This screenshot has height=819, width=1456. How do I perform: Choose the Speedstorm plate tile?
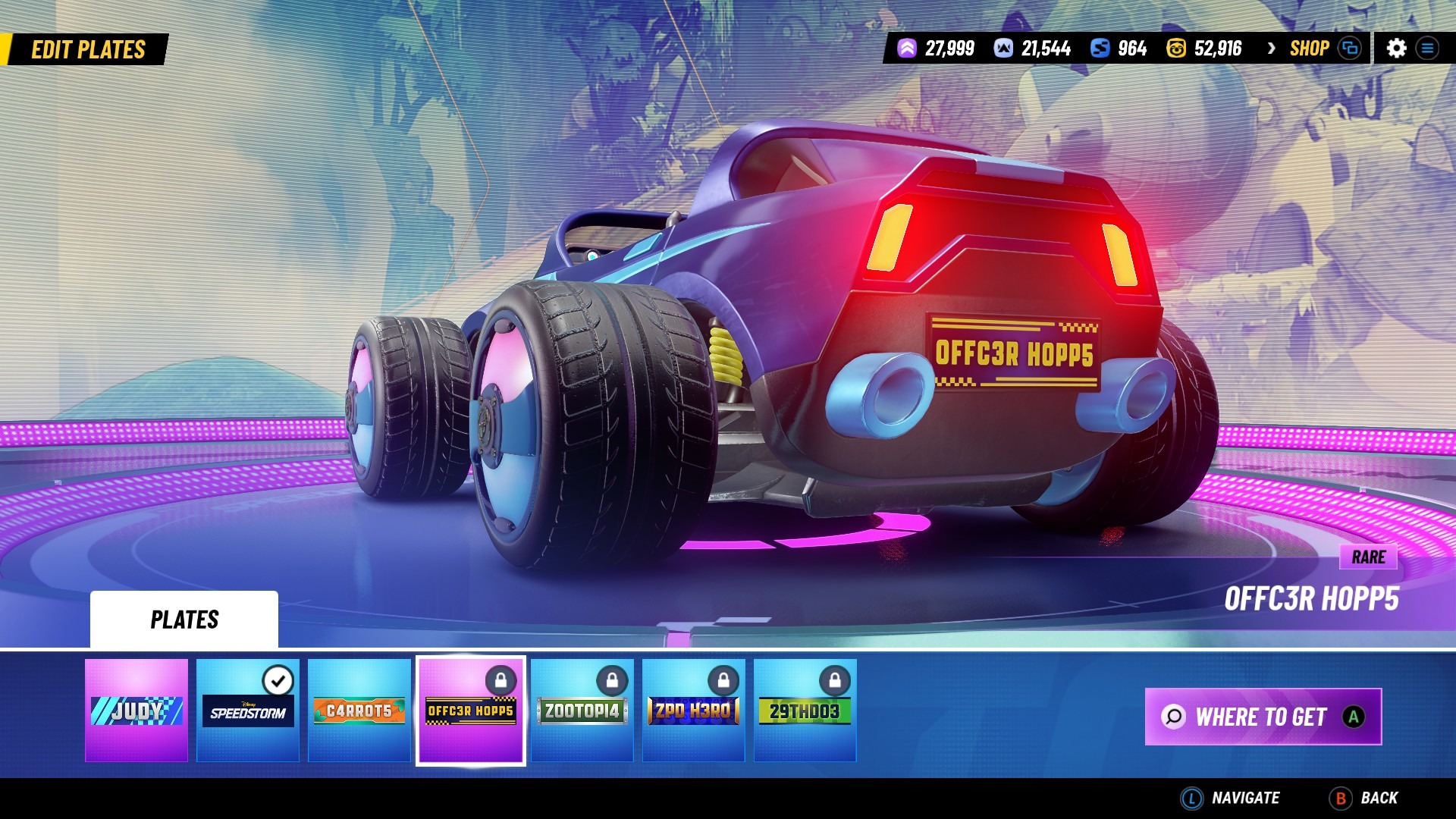[x=248, y=710]
